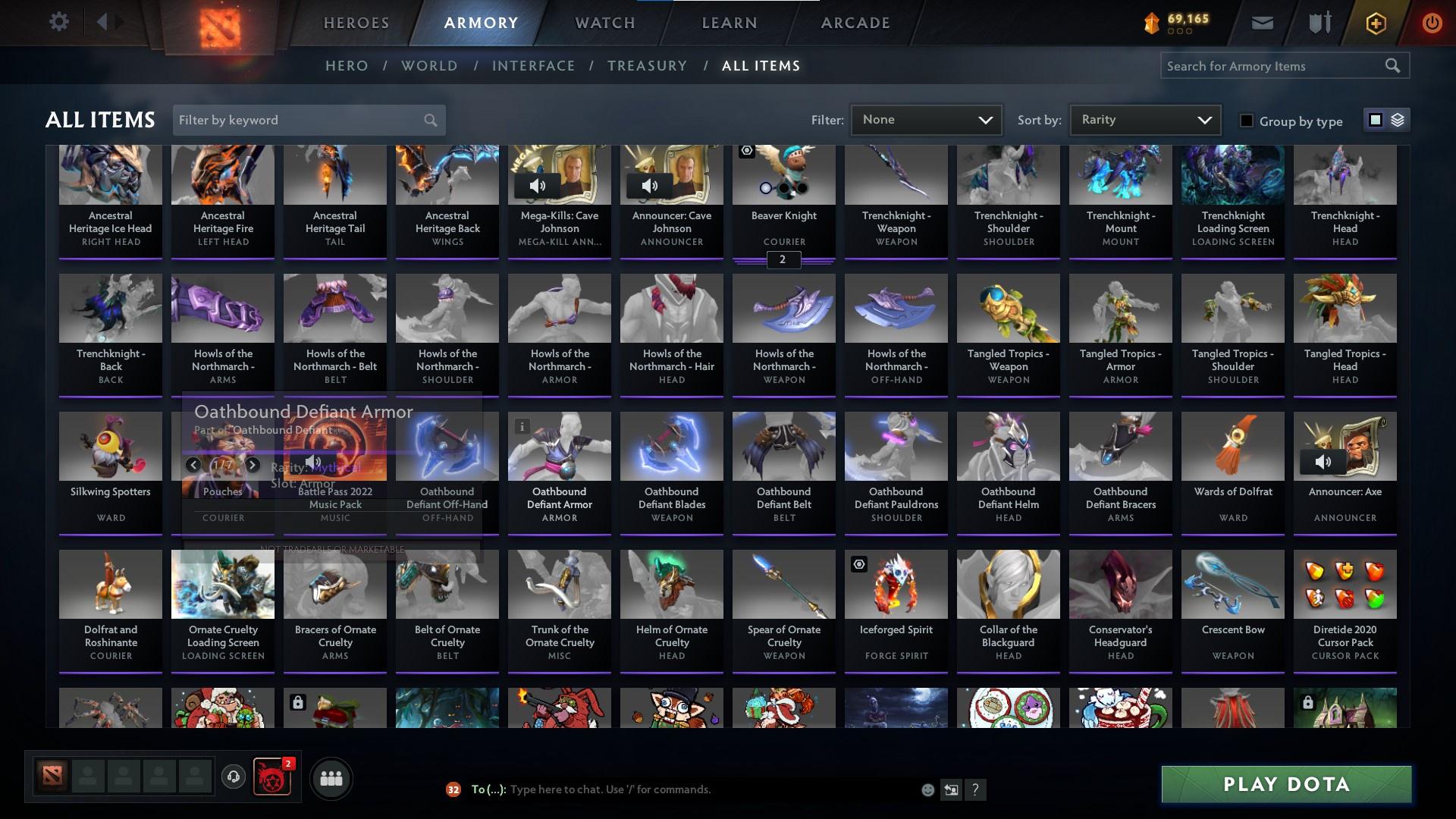Click the HEROES menu entry
Screen dimensions: 1456x819
pyautogui.click(x=356, y=23)
